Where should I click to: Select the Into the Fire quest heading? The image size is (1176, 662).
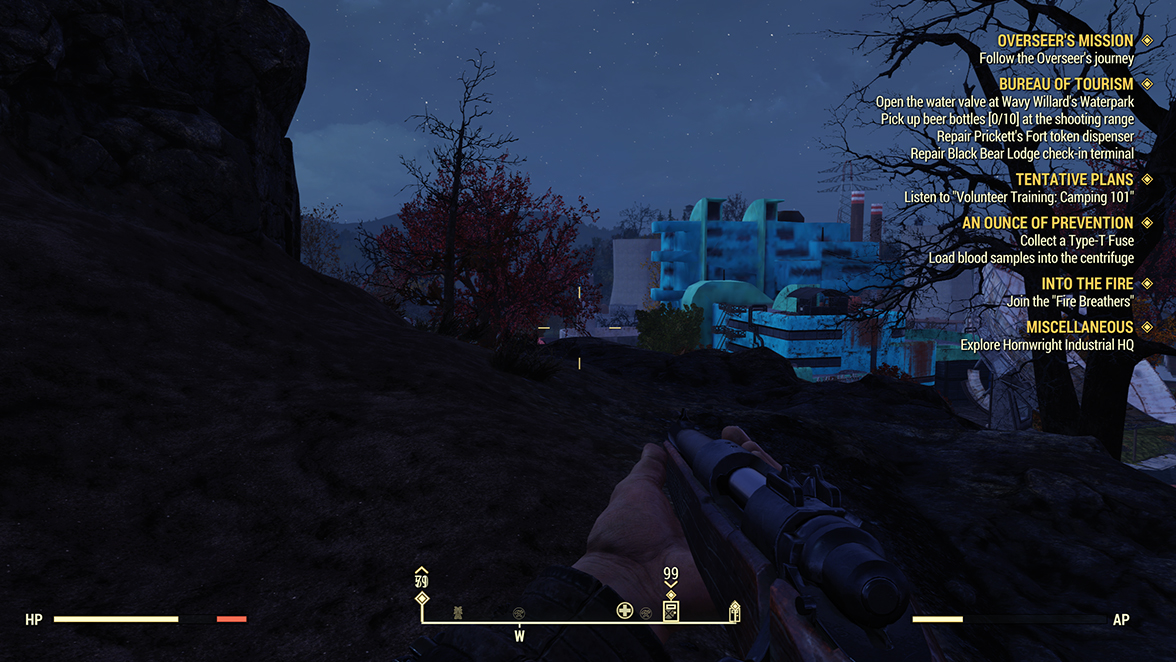pos(1087,284)
